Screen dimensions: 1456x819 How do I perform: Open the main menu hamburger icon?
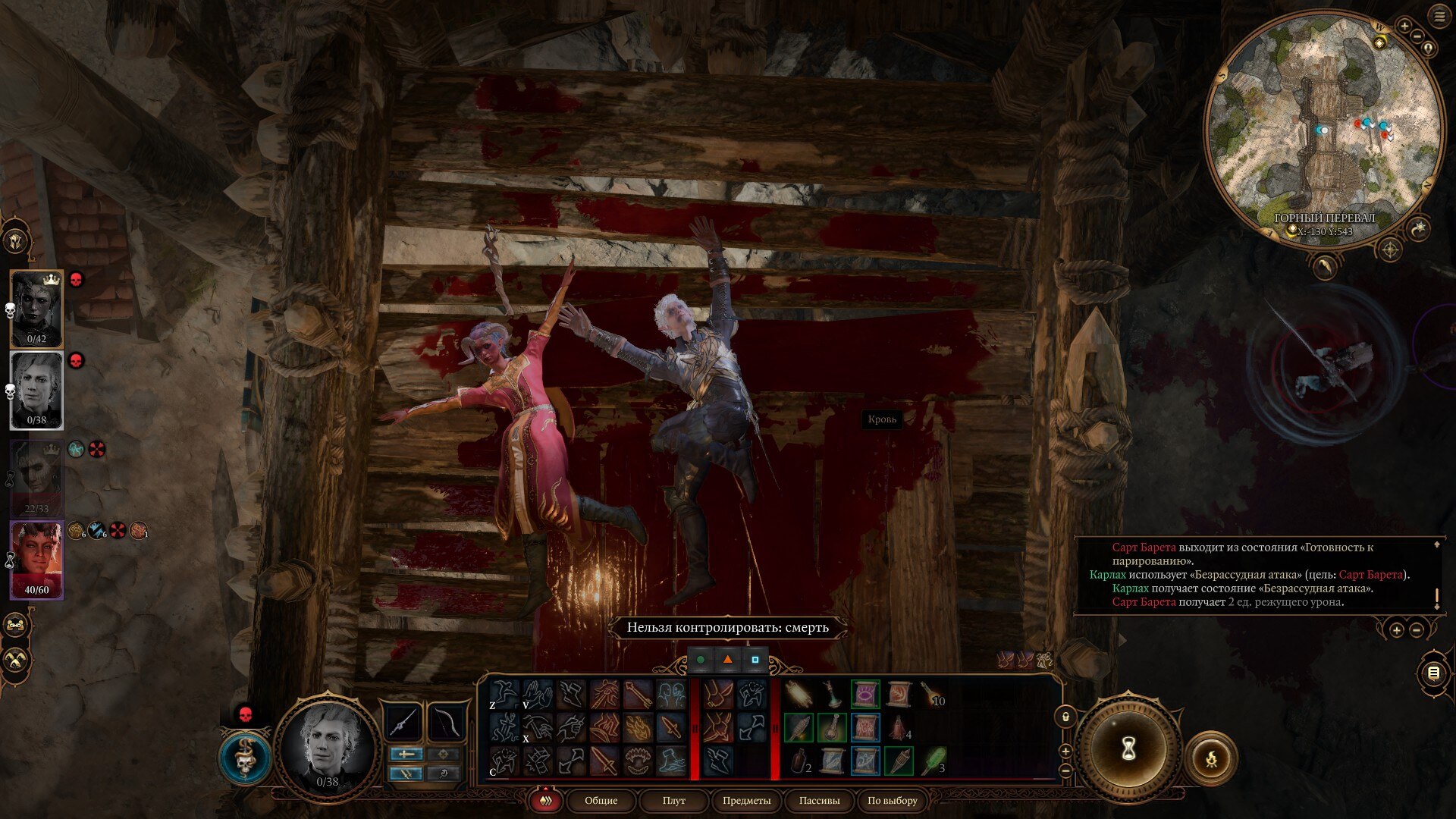tap(1439, 17)
